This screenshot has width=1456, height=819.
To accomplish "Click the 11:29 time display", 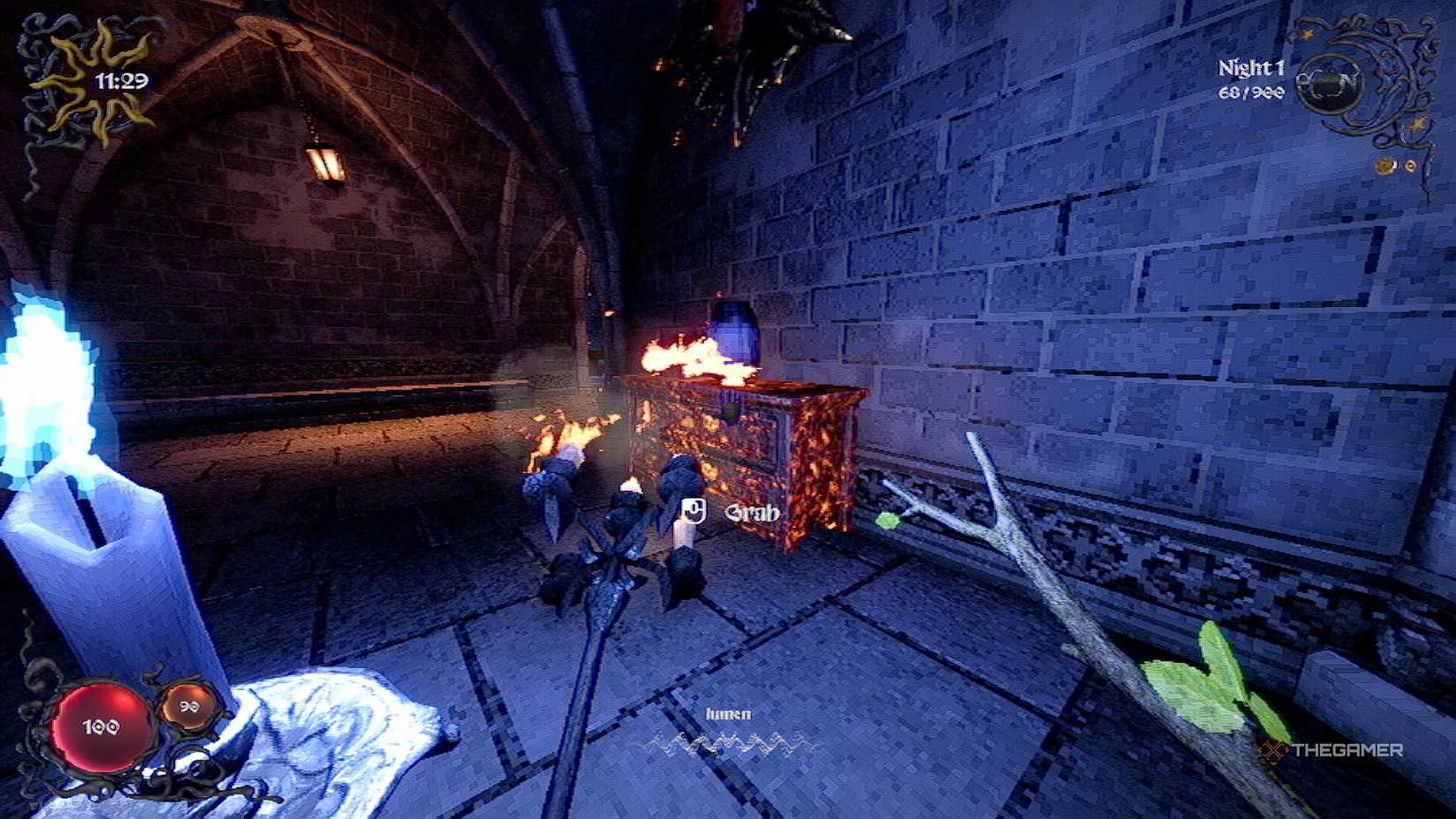I will 124,79.
